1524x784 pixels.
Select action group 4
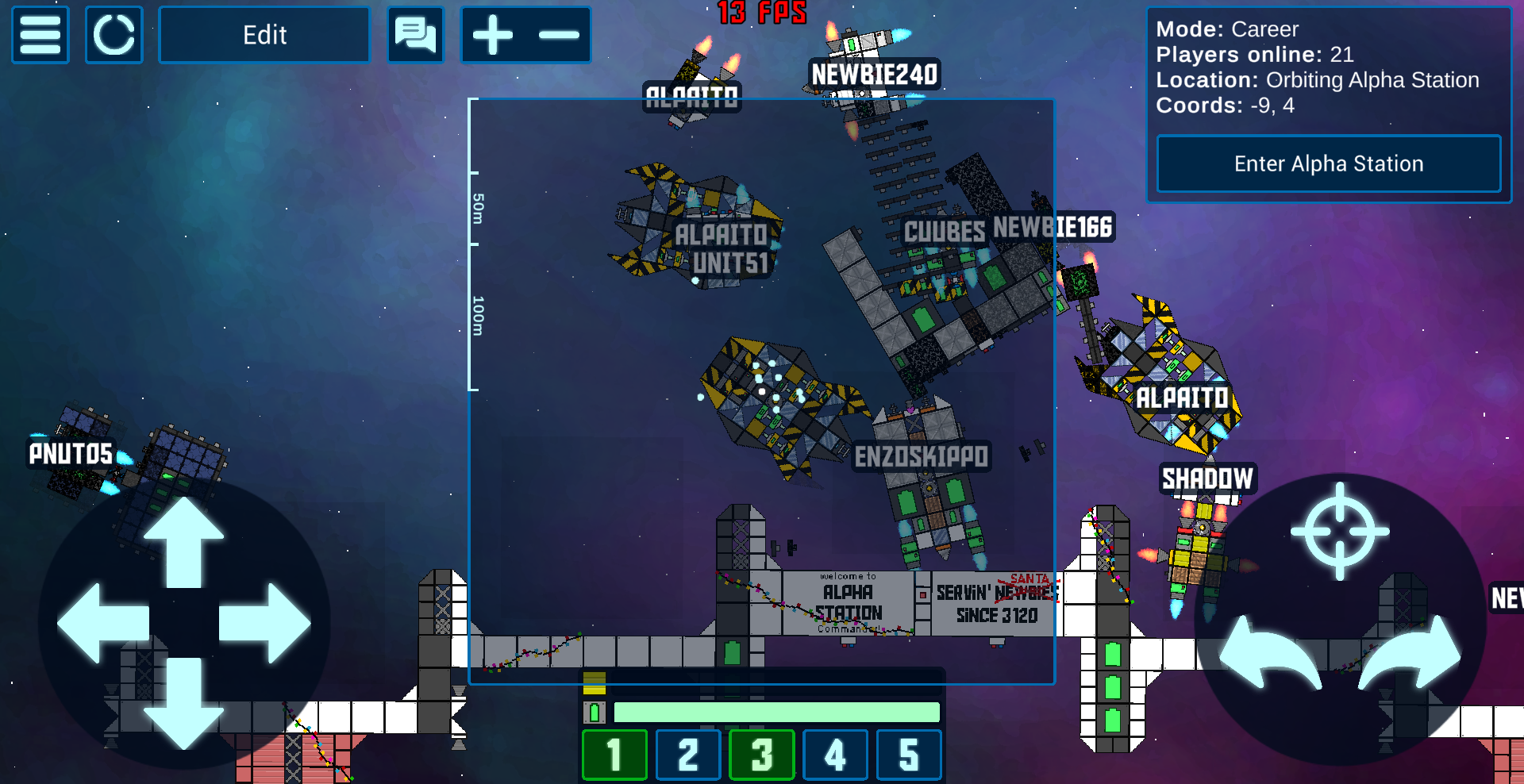[835, 755]
